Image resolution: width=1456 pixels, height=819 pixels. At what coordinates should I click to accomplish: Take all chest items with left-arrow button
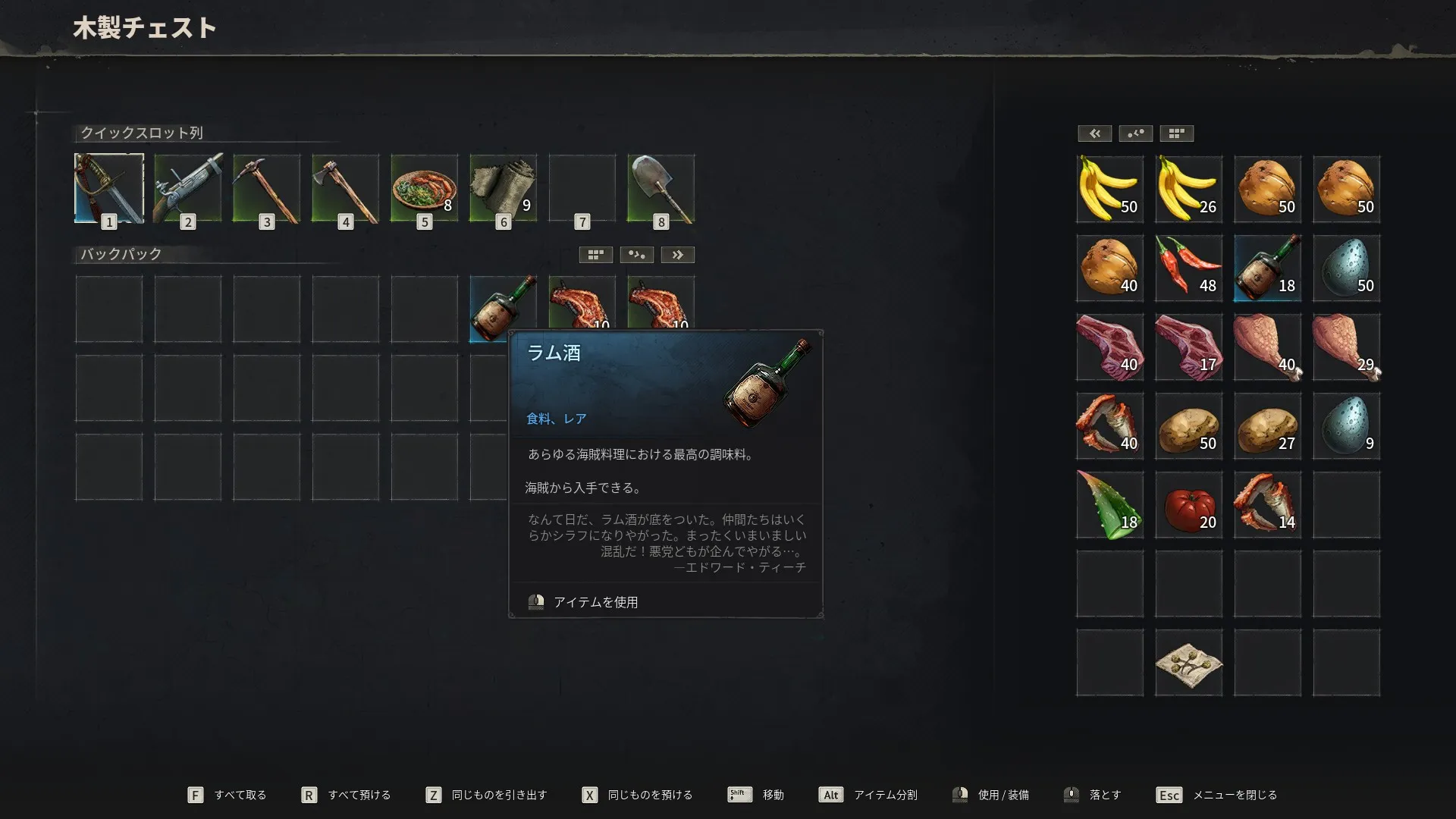(x=1094, y=133)
